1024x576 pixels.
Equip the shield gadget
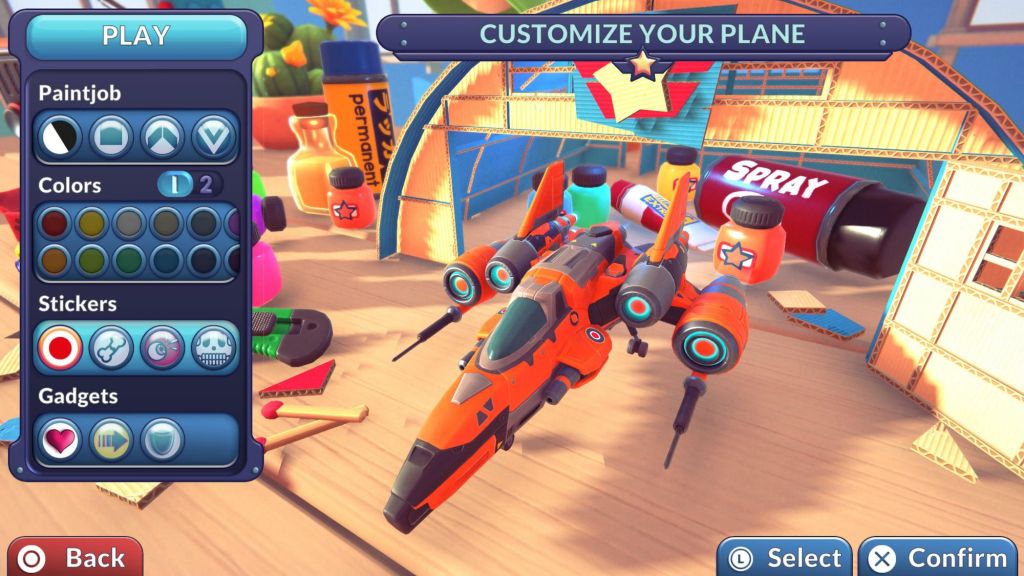point(162,440)
